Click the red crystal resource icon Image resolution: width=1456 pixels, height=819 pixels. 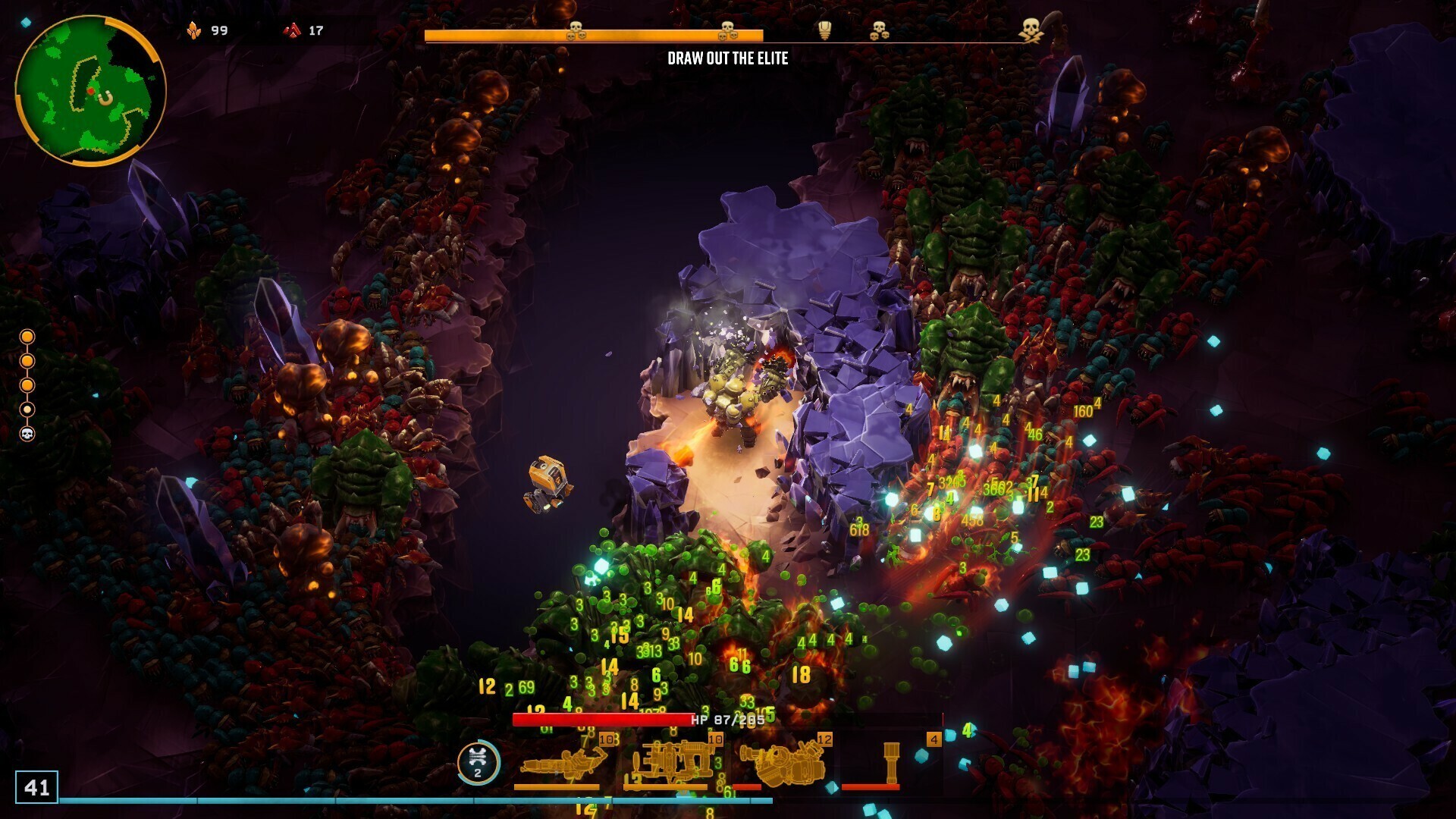(x=292, y=30)
